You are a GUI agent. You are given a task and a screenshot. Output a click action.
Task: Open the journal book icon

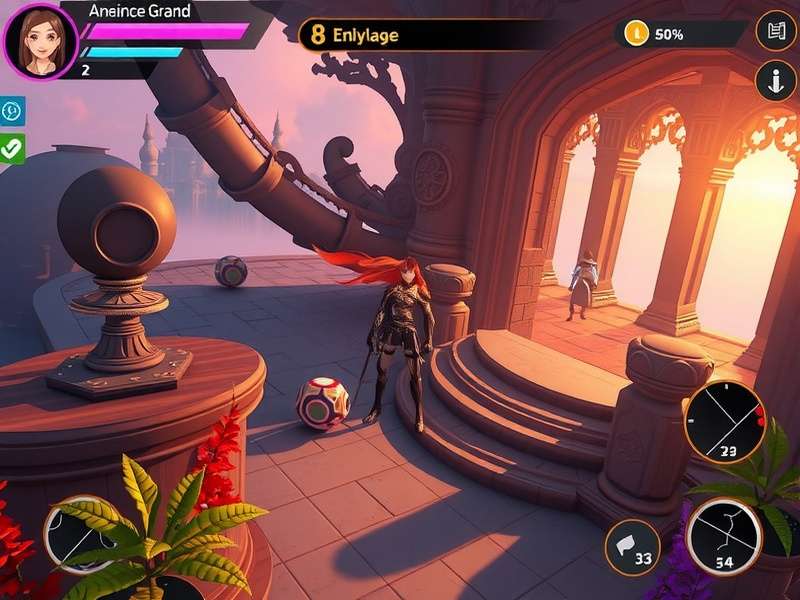pos(776,31)
